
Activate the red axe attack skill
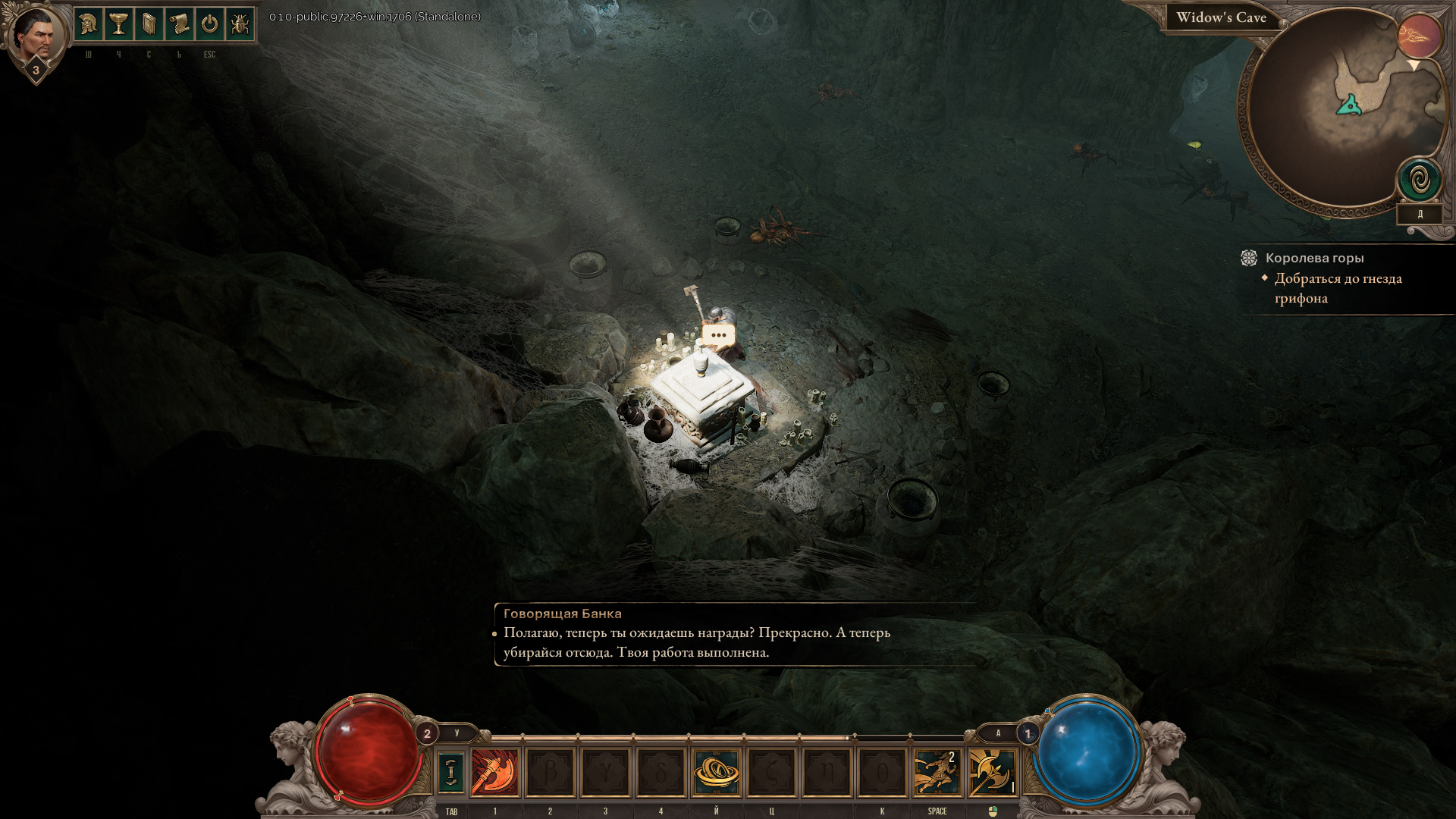pyautogui.click(x=494, y=773)
